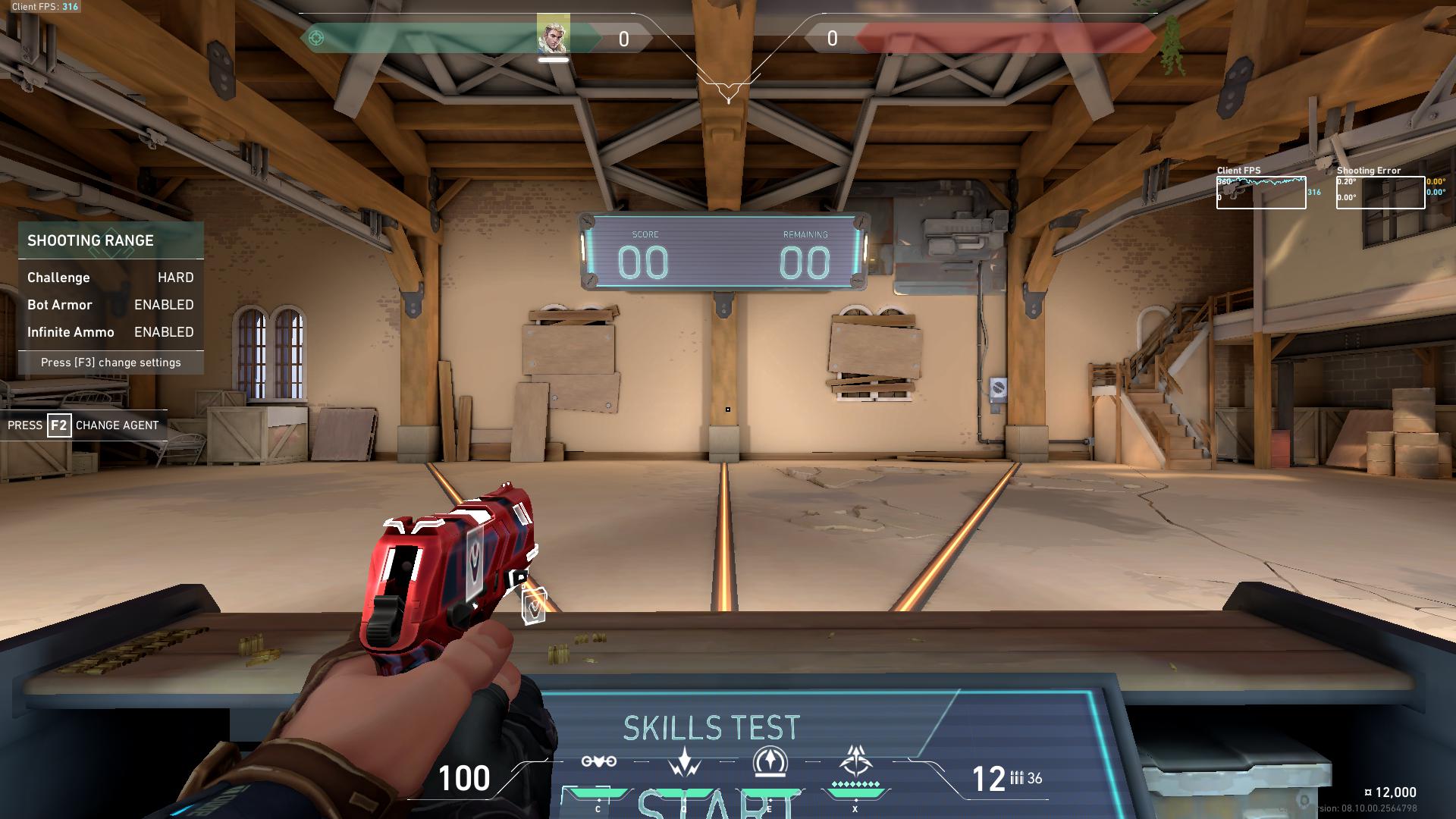Click Sova's agent portrait in the top bar
Viewport: 1456px width, 819px height.
pyautogui.click(x=553, y=35)
